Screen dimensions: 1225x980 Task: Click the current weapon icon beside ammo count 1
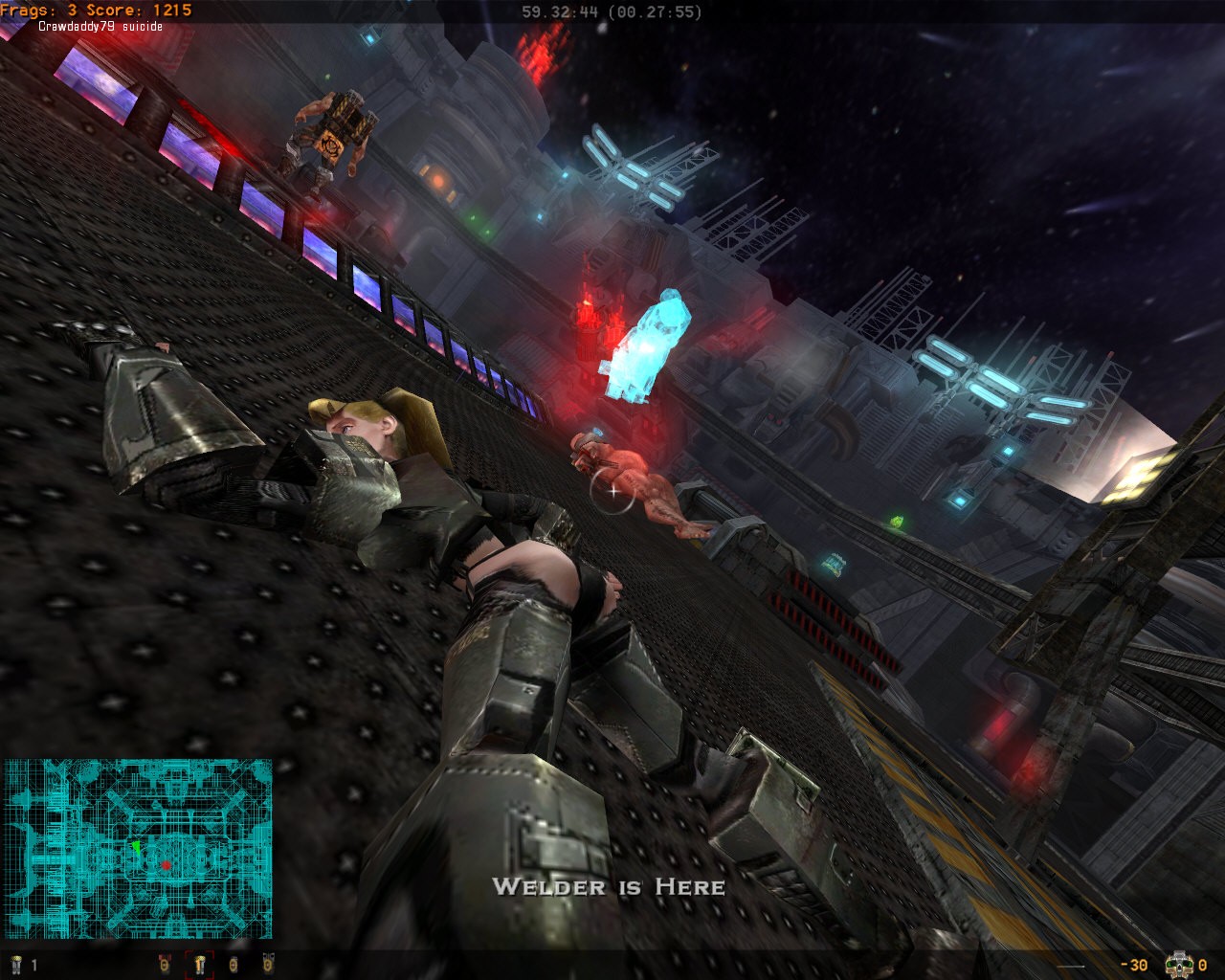[x=15, y=965]
